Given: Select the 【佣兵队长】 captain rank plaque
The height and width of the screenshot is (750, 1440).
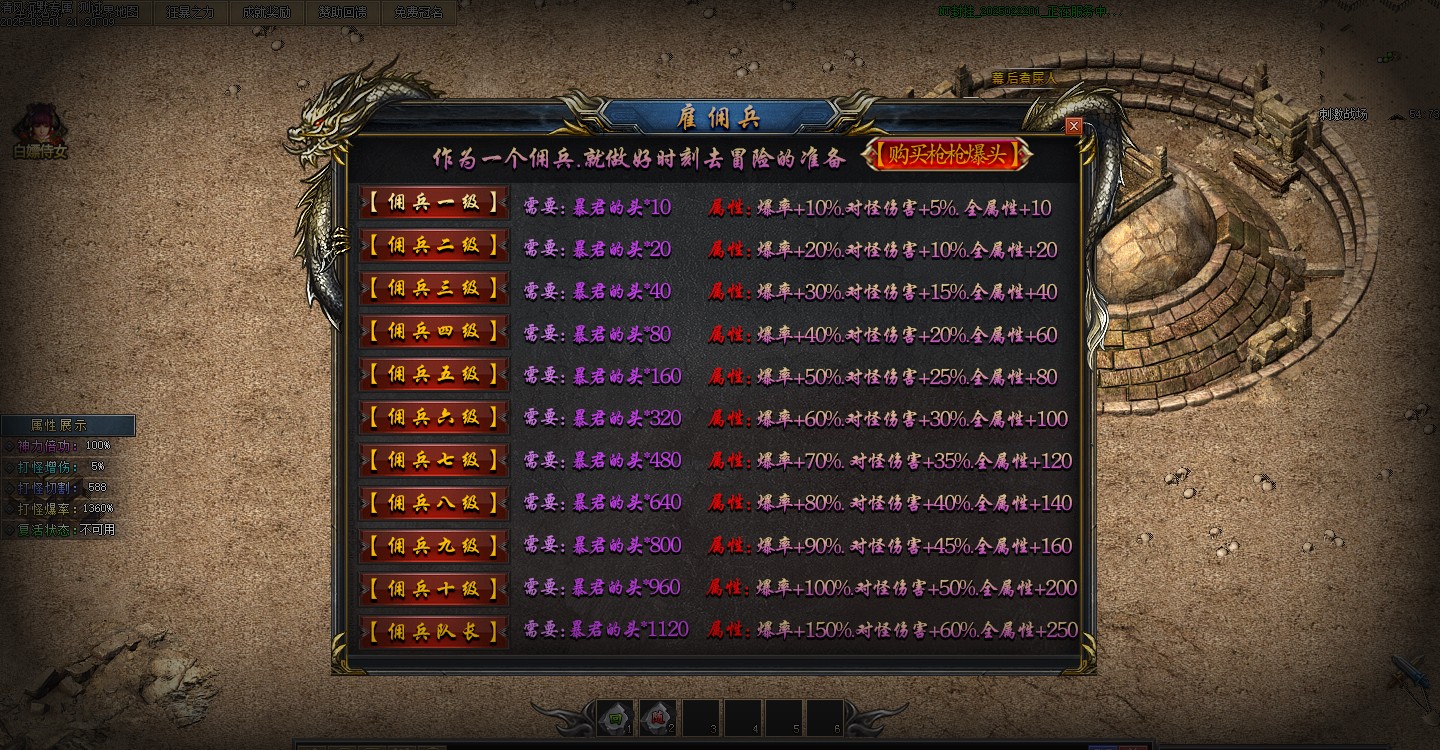Looking at the screenshot, I should click(432, 632).
